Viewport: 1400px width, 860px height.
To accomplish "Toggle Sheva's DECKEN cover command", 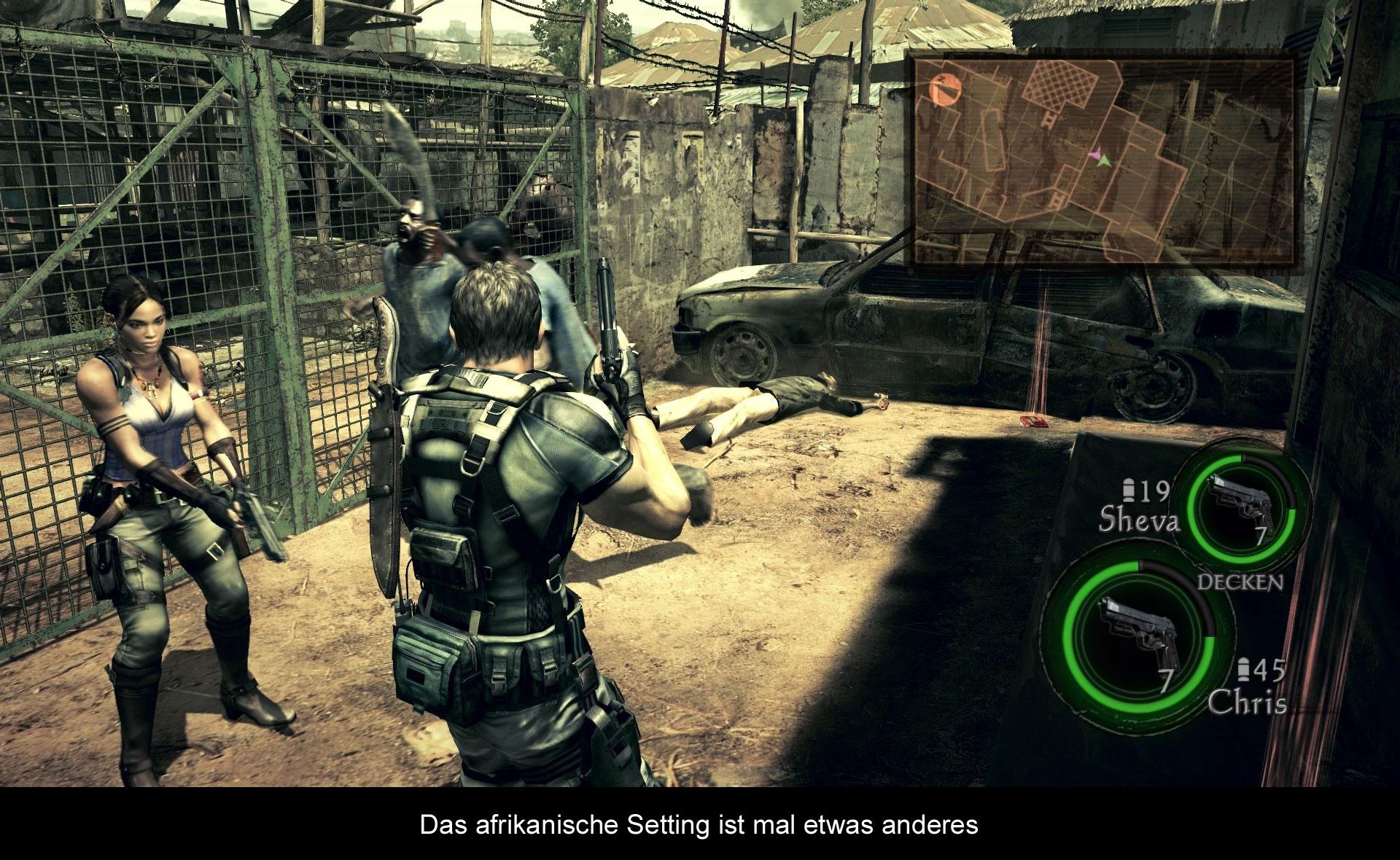I will pyautogui.click(x=1240, y=582).
